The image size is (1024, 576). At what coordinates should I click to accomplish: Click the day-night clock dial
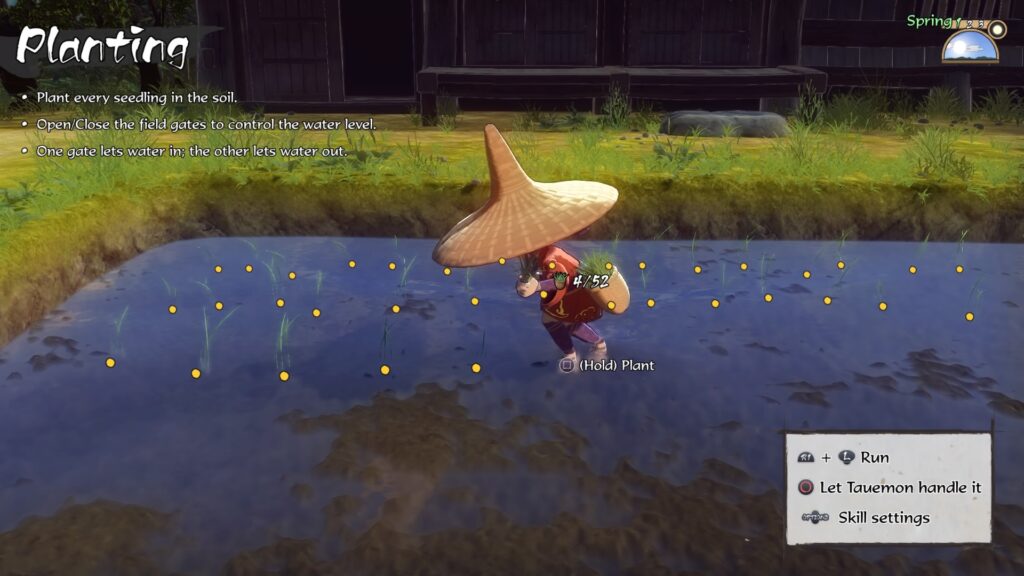(969, 46)
